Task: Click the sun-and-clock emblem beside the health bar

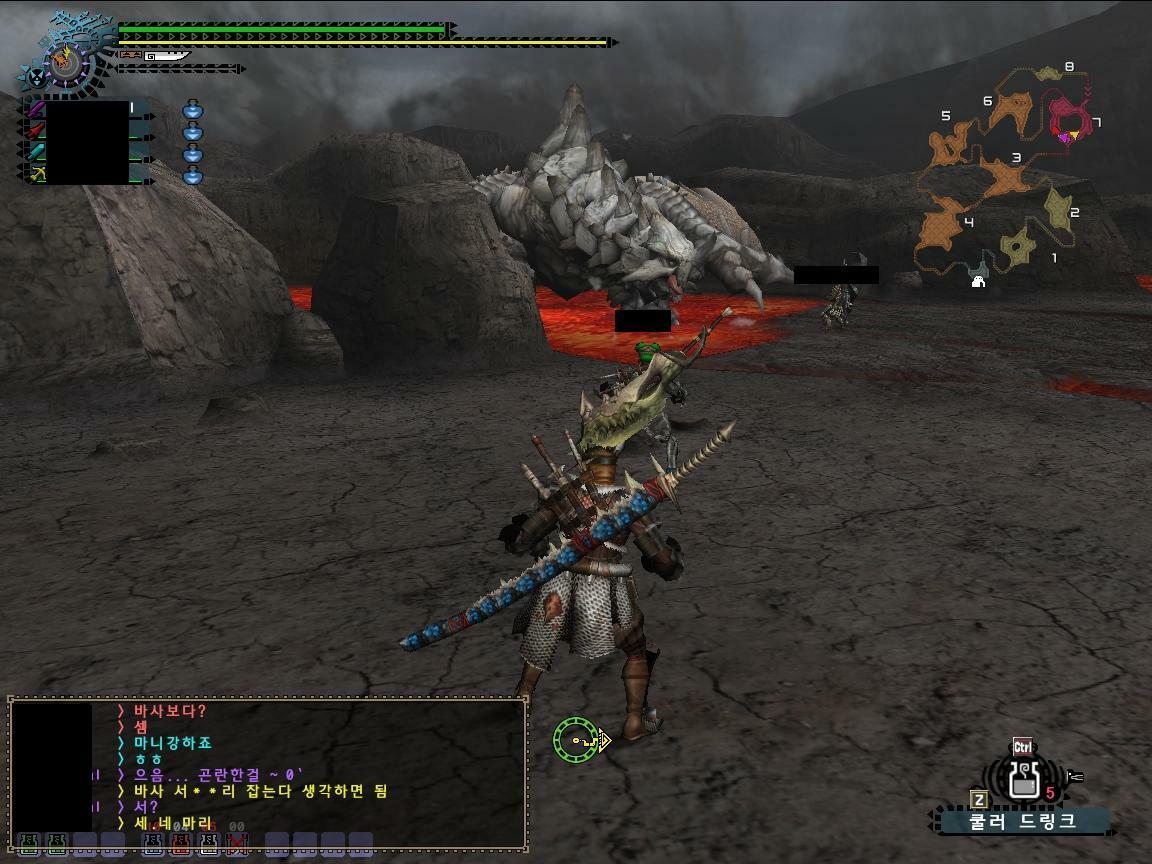Action: coord(66,62)
